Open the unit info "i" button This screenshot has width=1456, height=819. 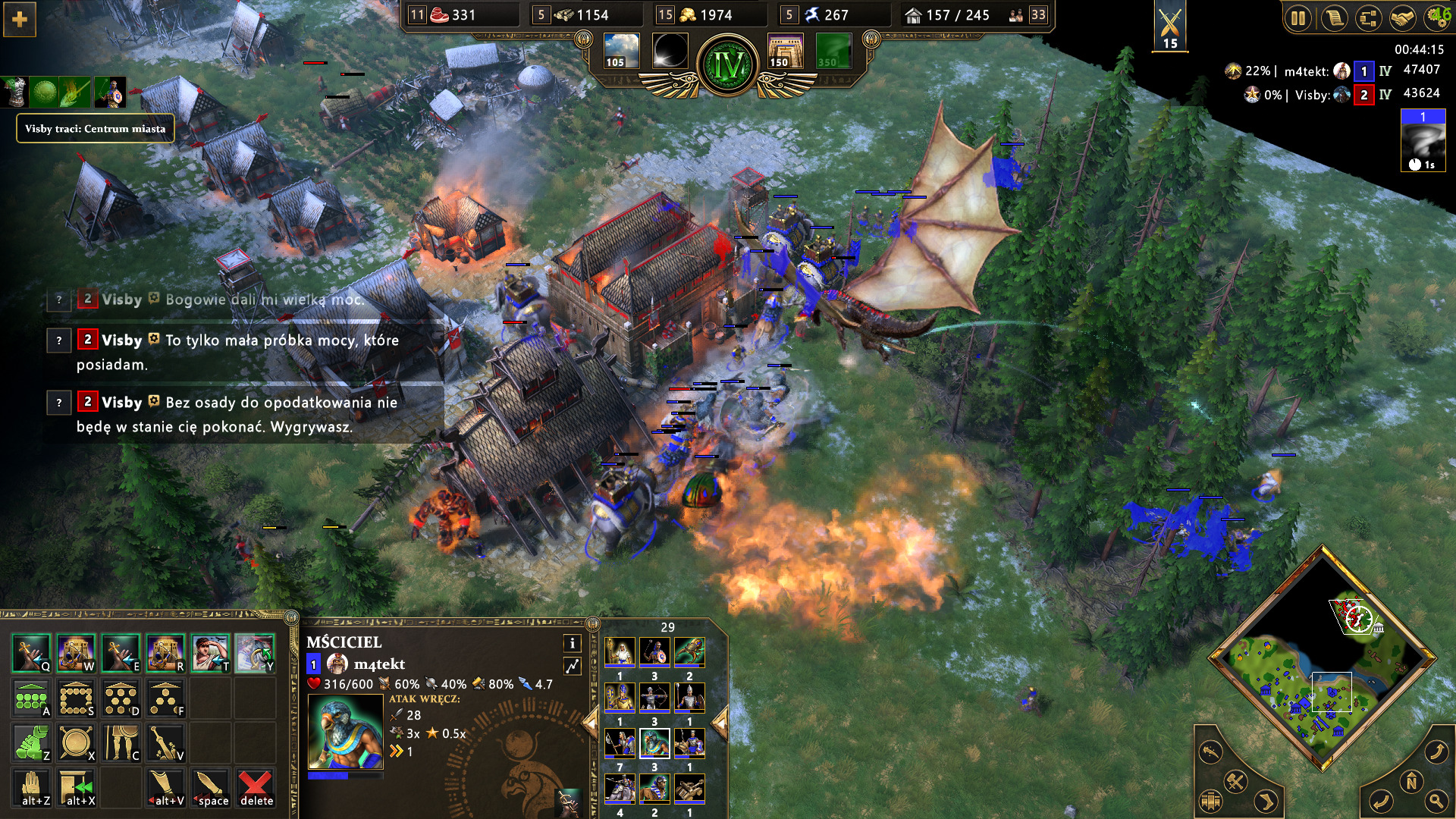click(572, 643)
